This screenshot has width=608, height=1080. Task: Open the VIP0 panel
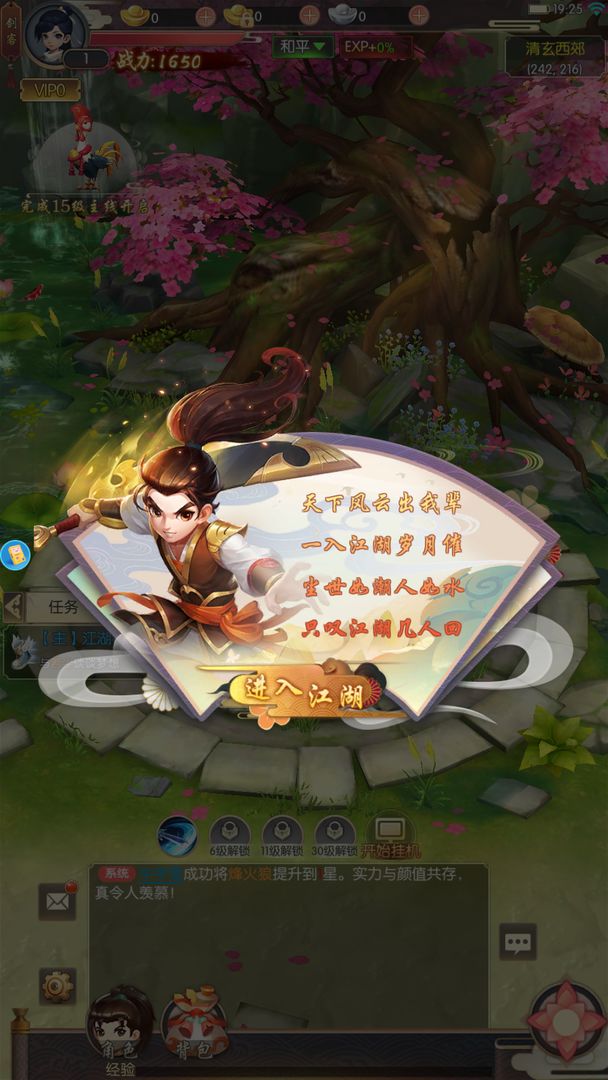coord(50,88)
